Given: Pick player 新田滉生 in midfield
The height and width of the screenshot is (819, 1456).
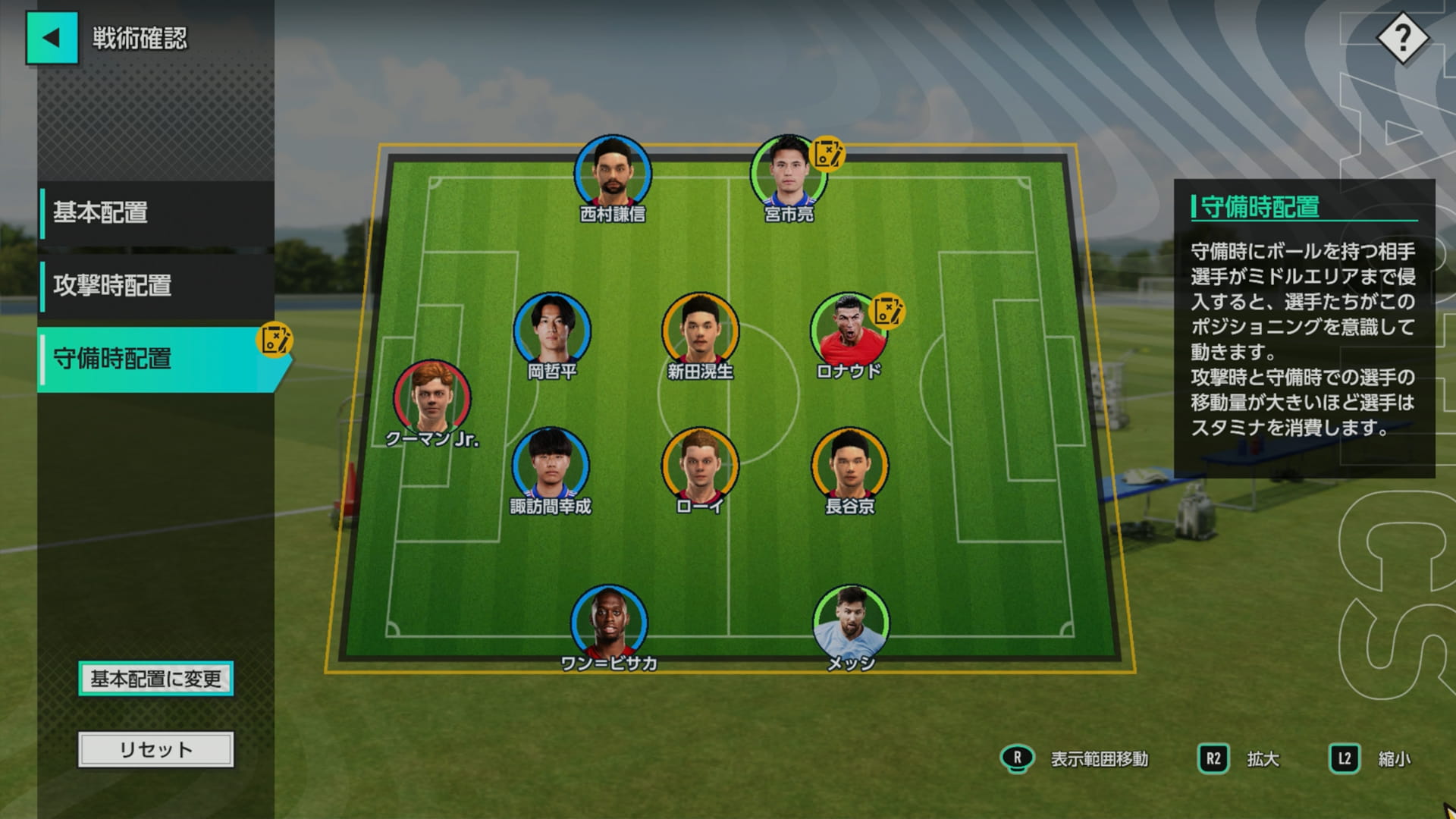Looking at the screenshot, I should [x=700, y=331].
